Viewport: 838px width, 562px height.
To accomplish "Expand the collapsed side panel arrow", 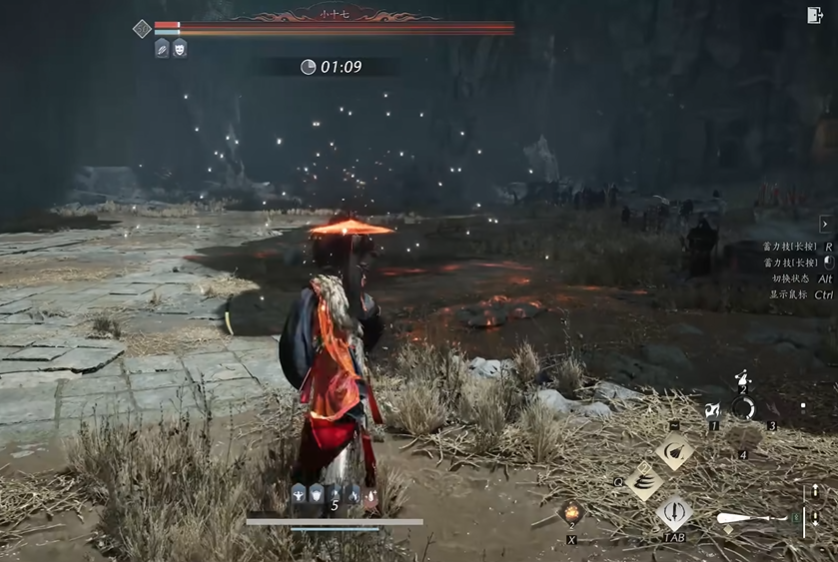I will coord(825,224).
